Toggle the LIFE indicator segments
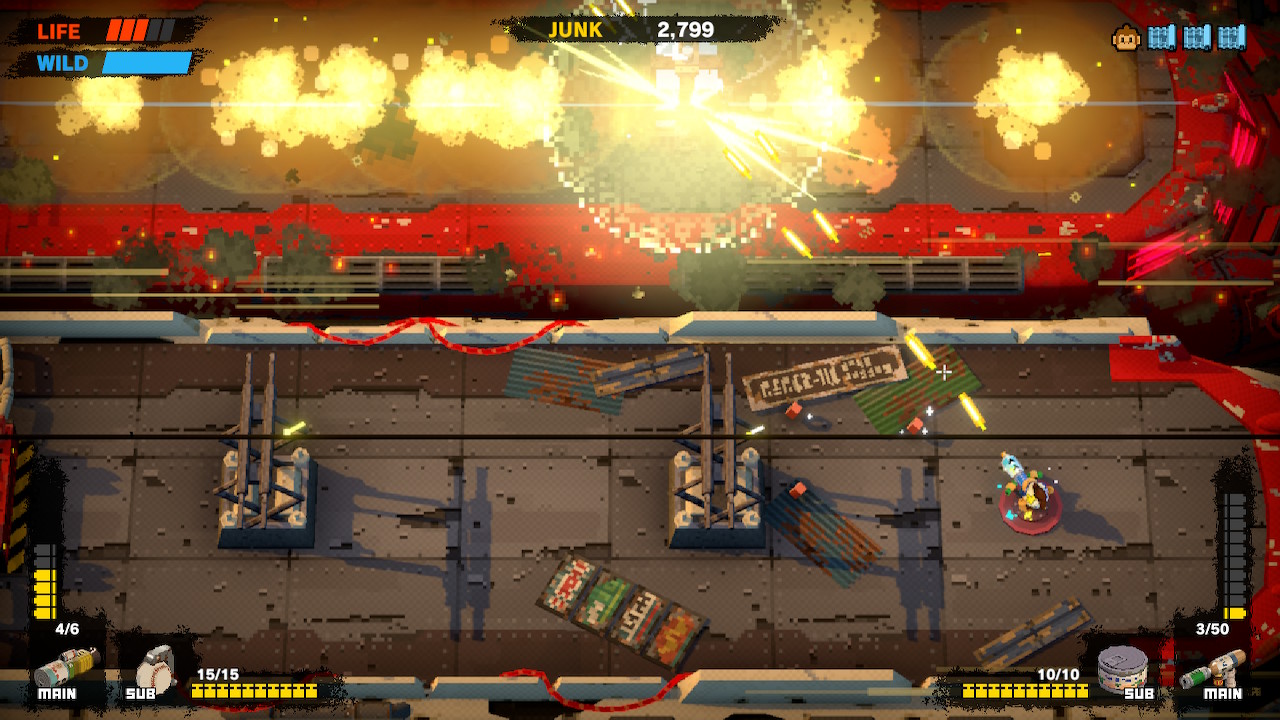1280x720 pixels. pyautogui.click(x=140, y=31)
